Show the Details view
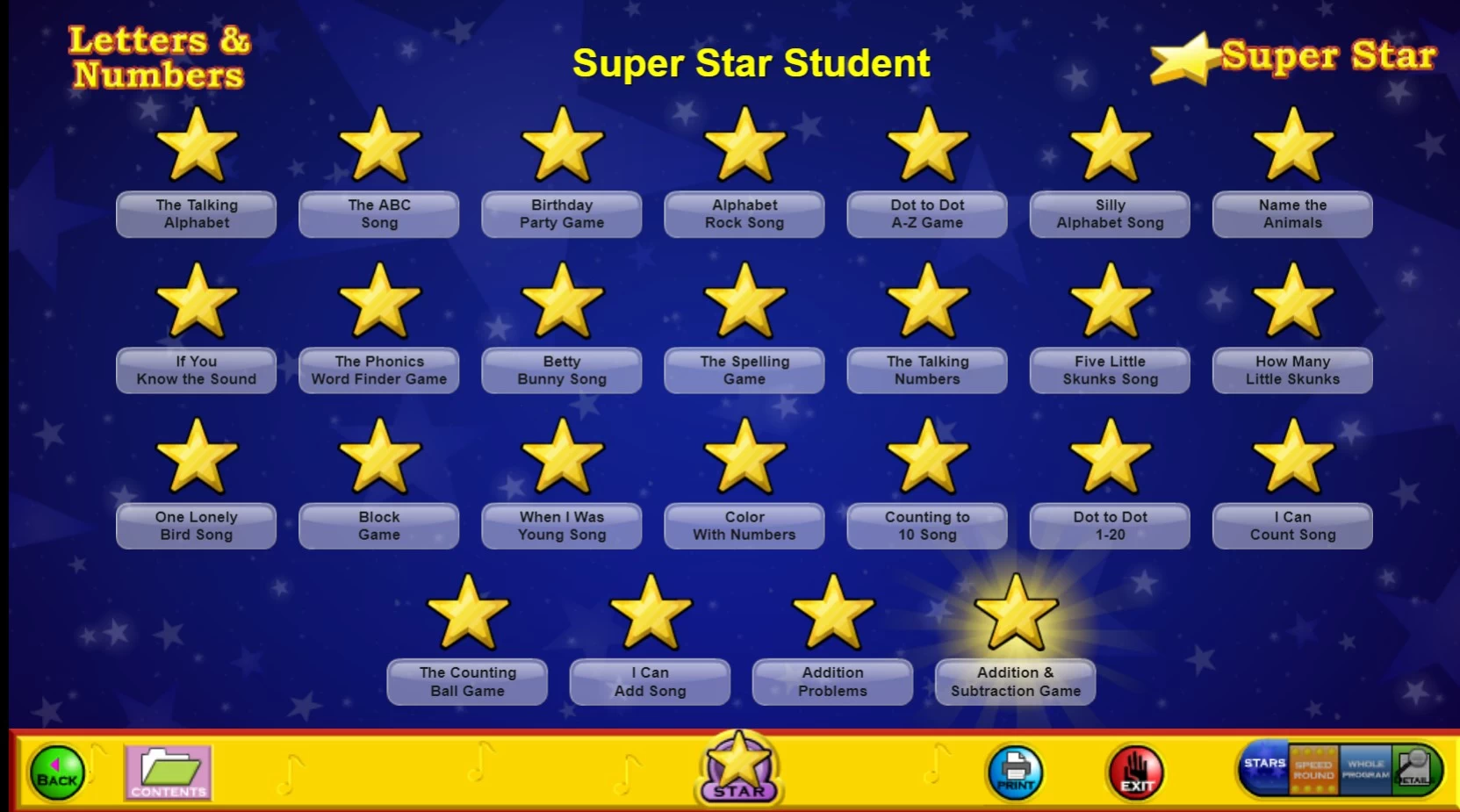The image size is (1460, 812). pyautogui.click(x=1414, y=770)
